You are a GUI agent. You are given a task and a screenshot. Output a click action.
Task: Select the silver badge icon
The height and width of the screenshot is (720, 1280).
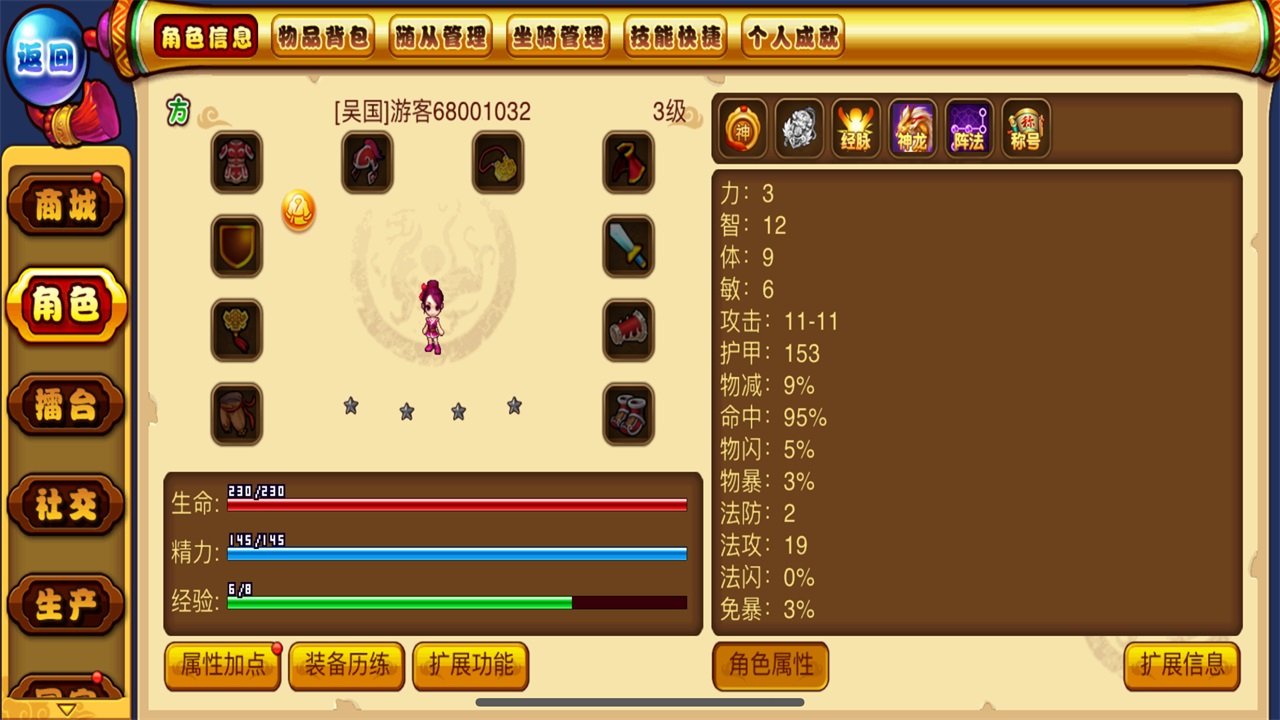[798, 129]
